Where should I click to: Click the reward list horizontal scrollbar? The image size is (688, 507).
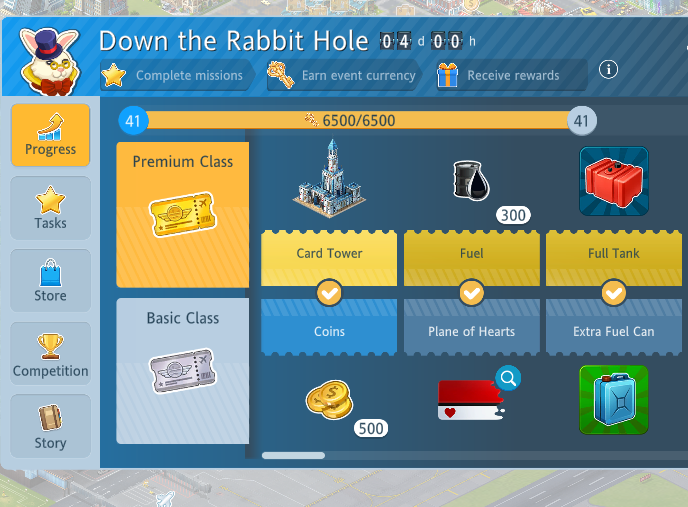tap(294, 455)
